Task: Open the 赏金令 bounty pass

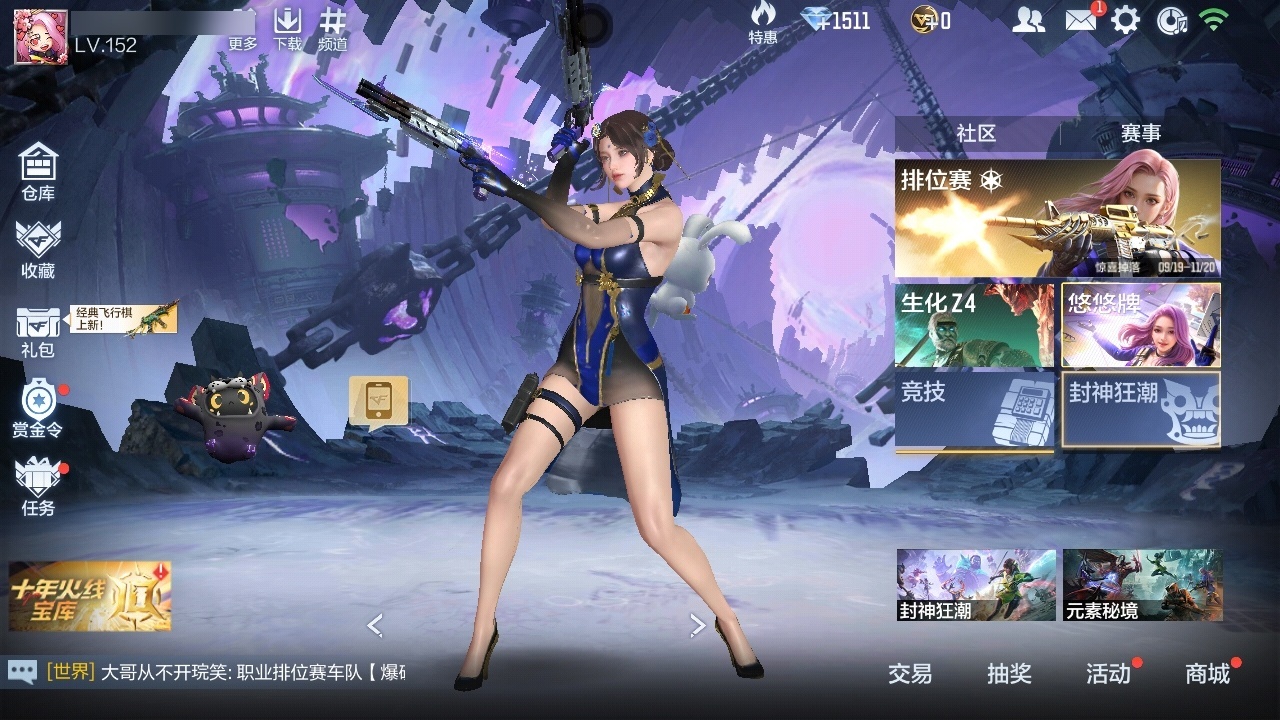Action: click(38, 408)
